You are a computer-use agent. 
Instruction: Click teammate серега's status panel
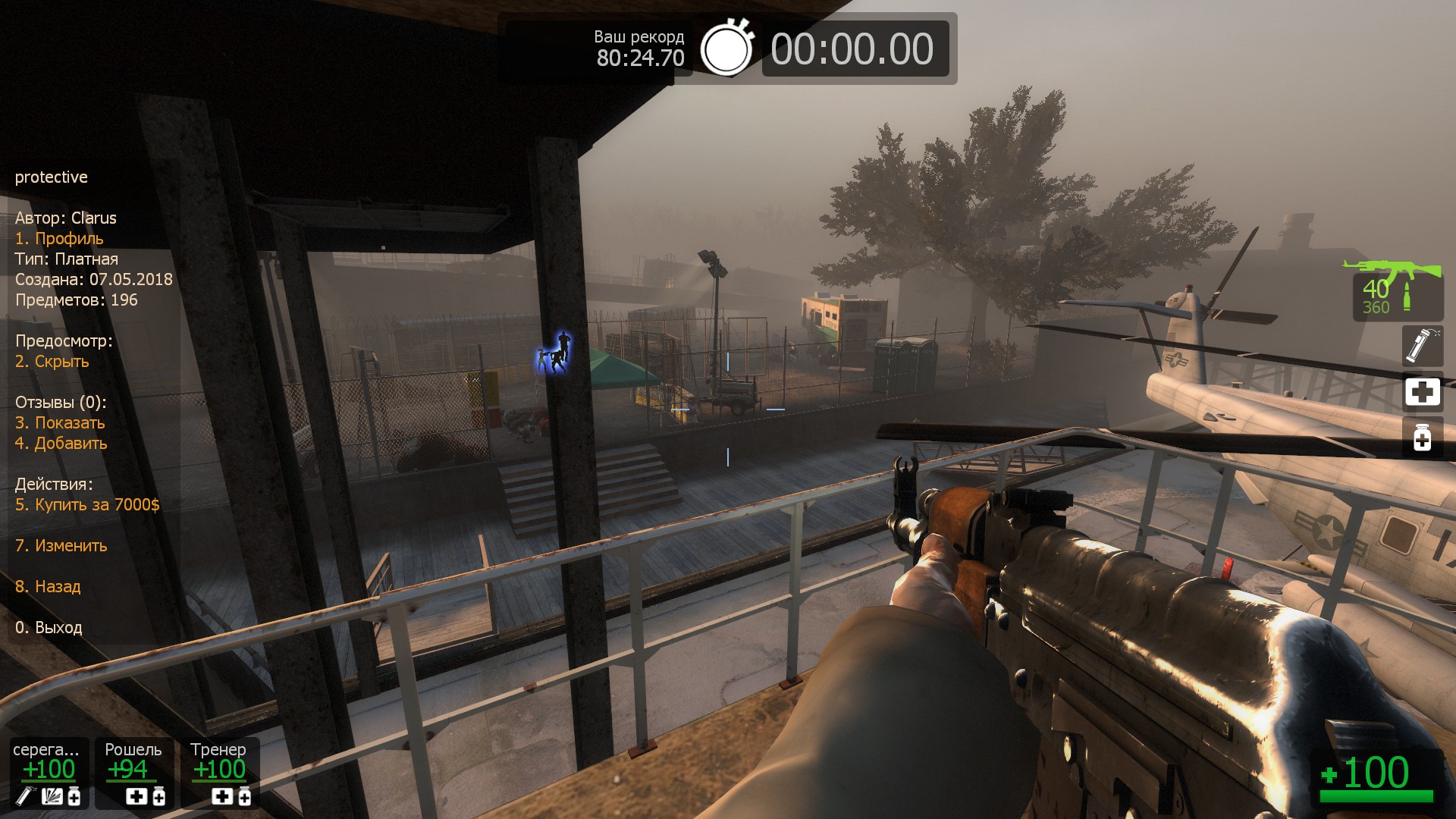(x=49, y=772)
